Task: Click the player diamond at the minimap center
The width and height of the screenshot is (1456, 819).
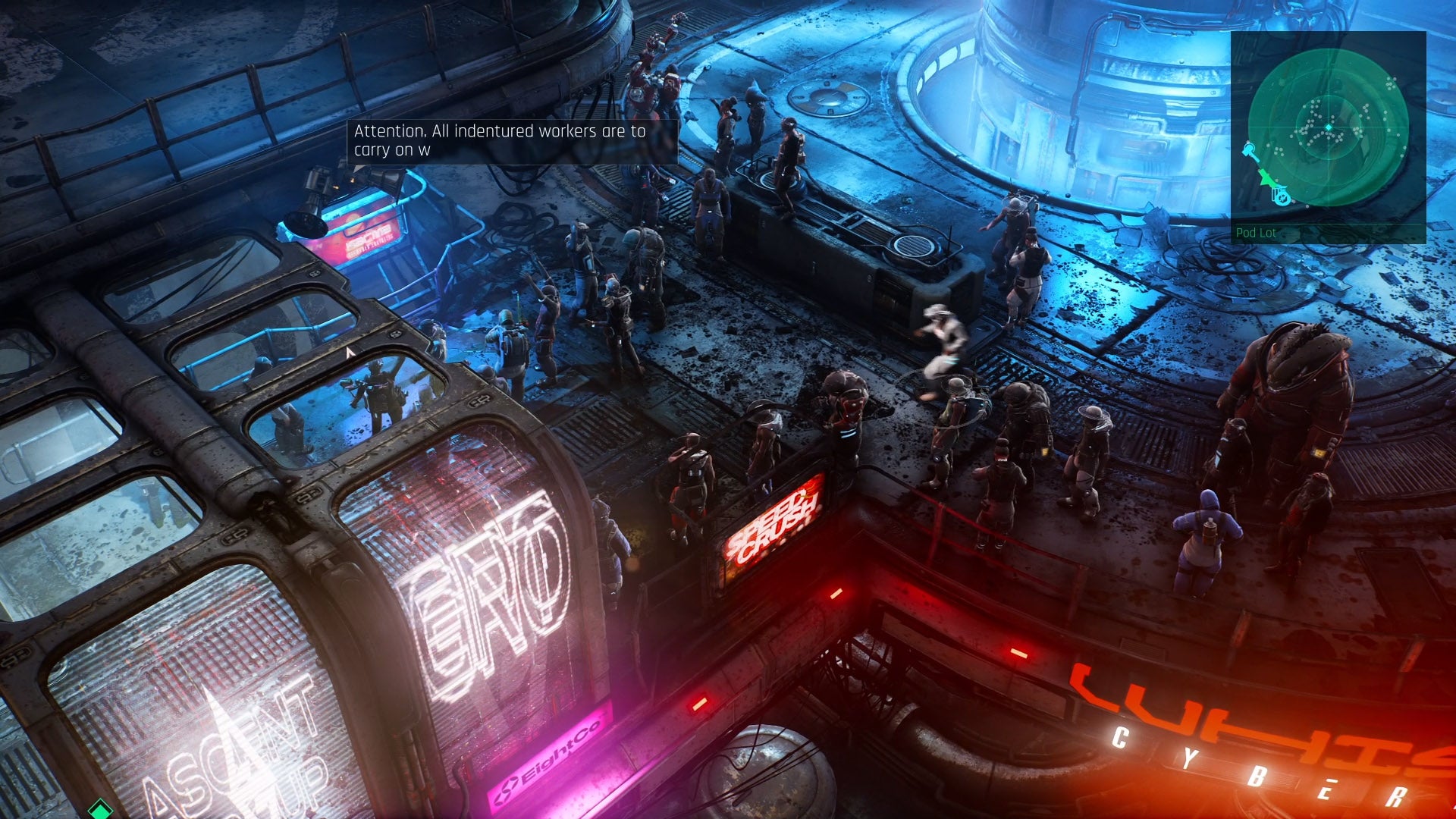Action: point(1329,127)
